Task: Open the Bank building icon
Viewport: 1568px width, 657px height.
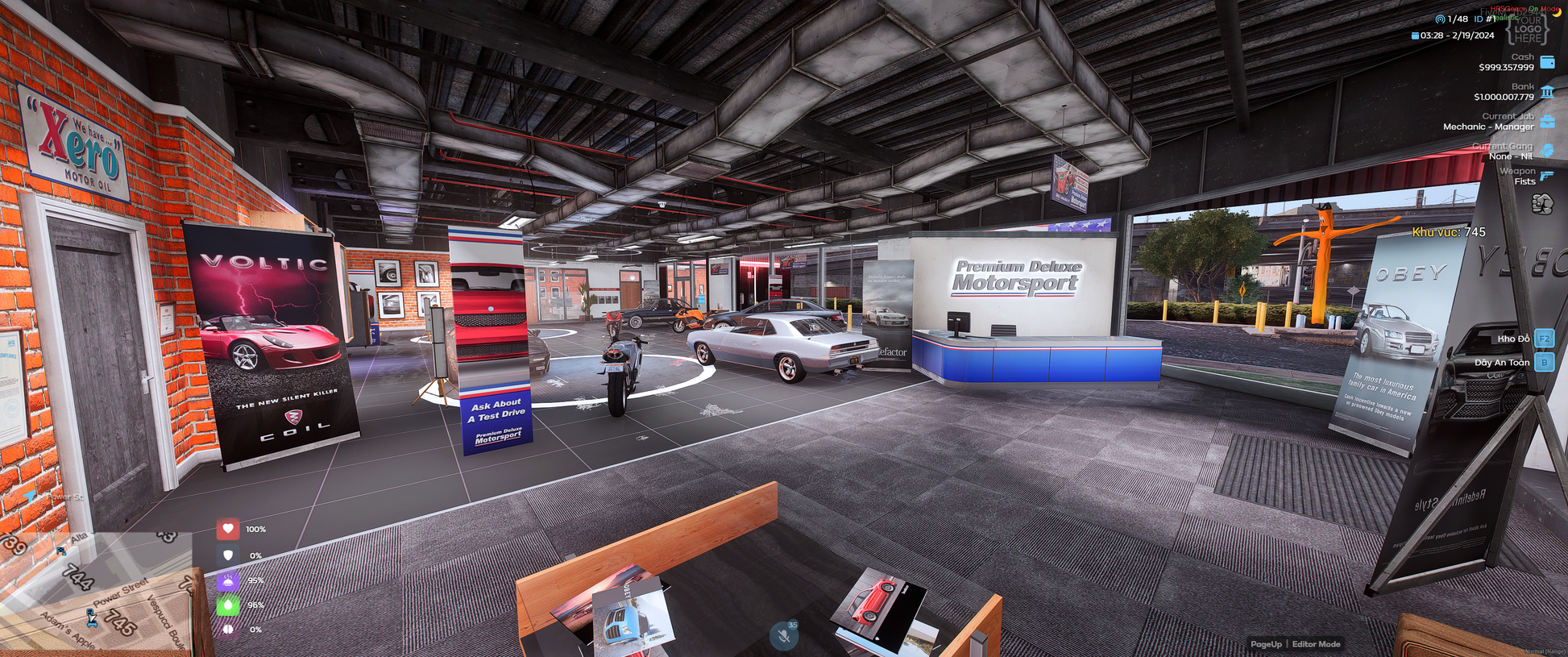Action: [1547, 92]
